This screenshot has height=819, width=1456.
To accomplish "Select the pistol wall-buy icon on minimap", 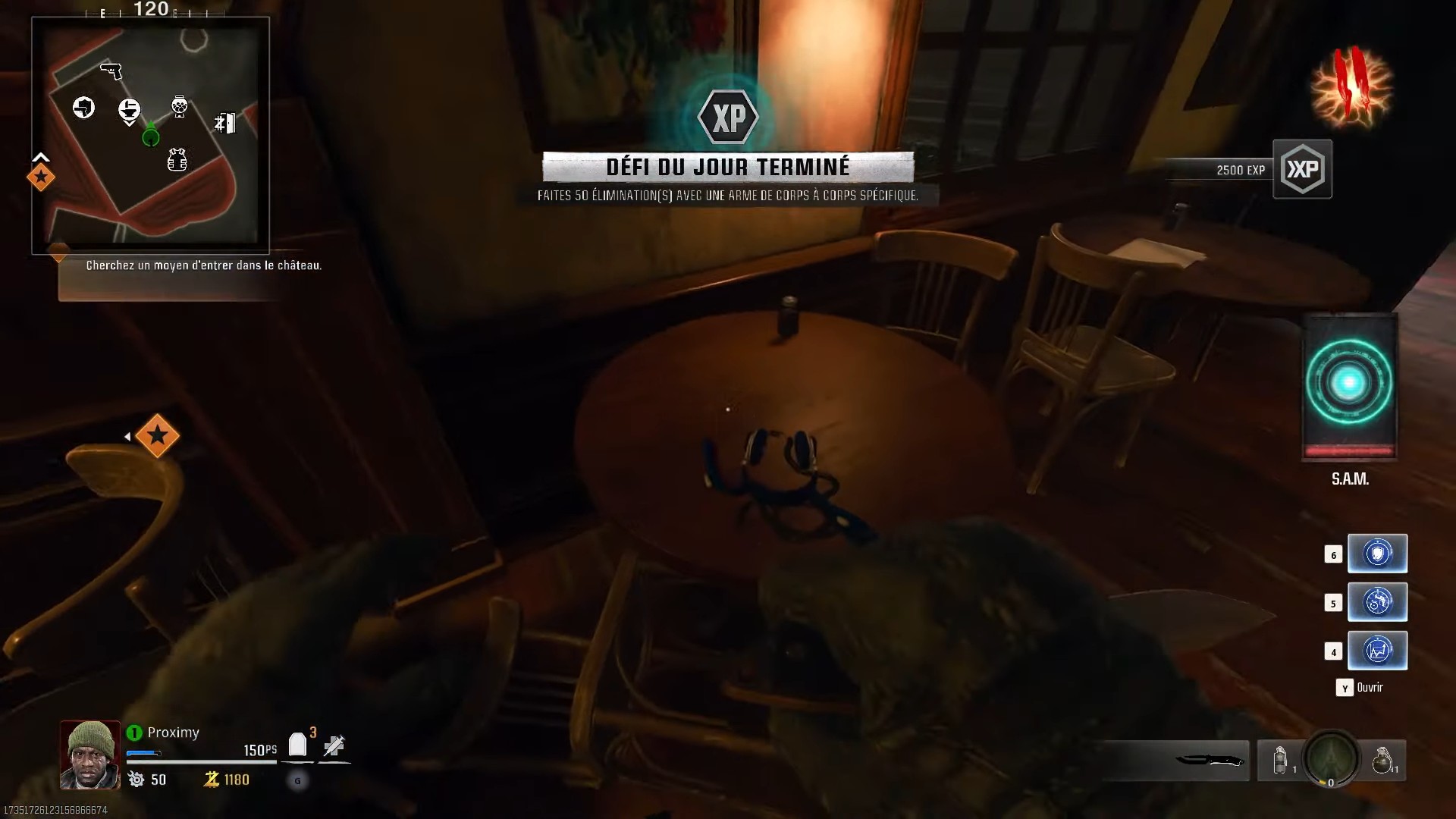I will pos(111,72).
